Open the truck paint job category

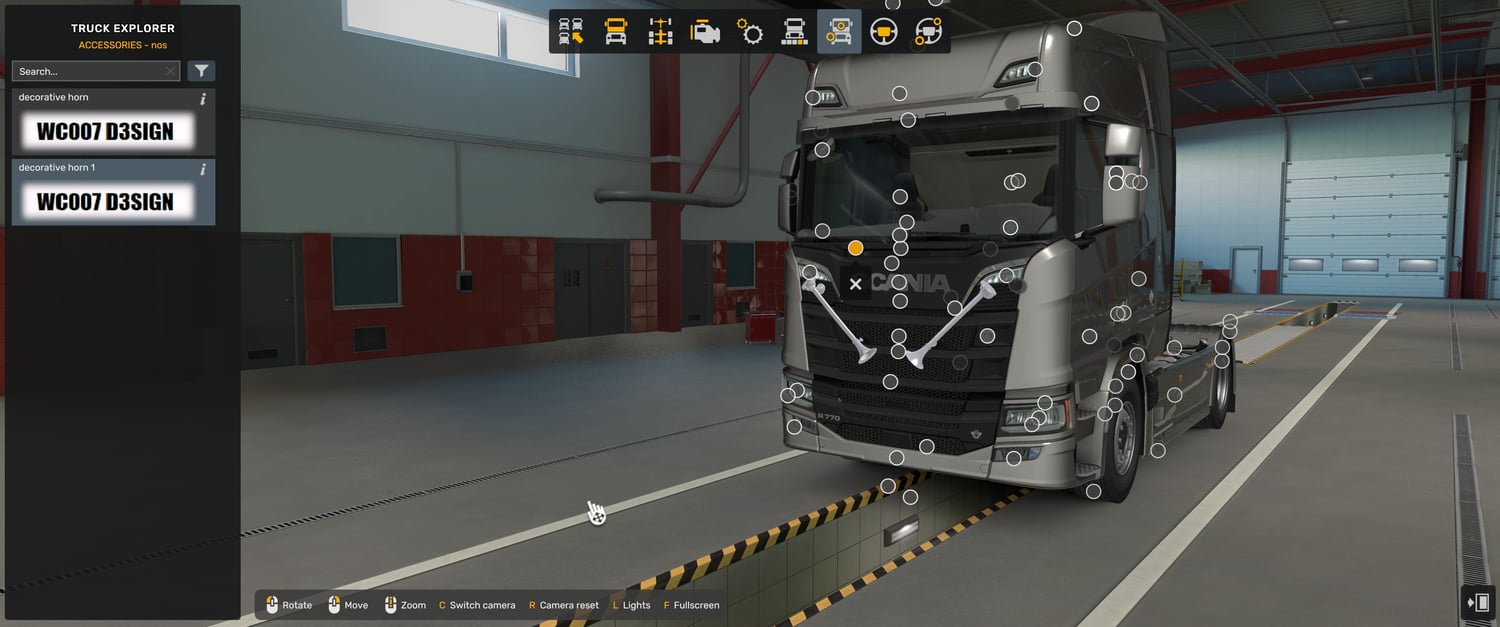794,32
